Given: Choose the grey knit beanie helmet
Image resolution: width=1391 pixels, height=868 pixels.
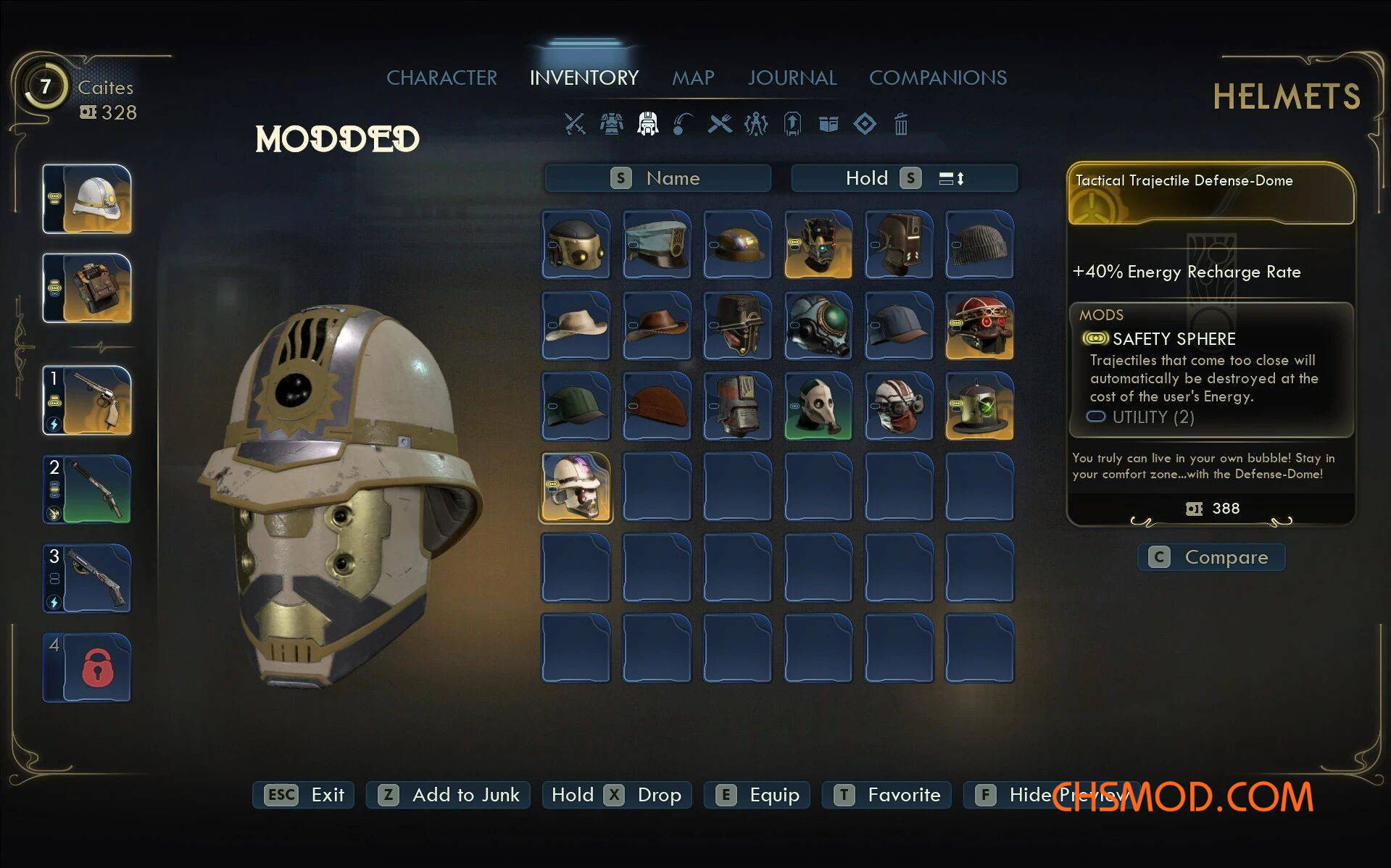Looking at the screenshot, I should tap(979, 245).
